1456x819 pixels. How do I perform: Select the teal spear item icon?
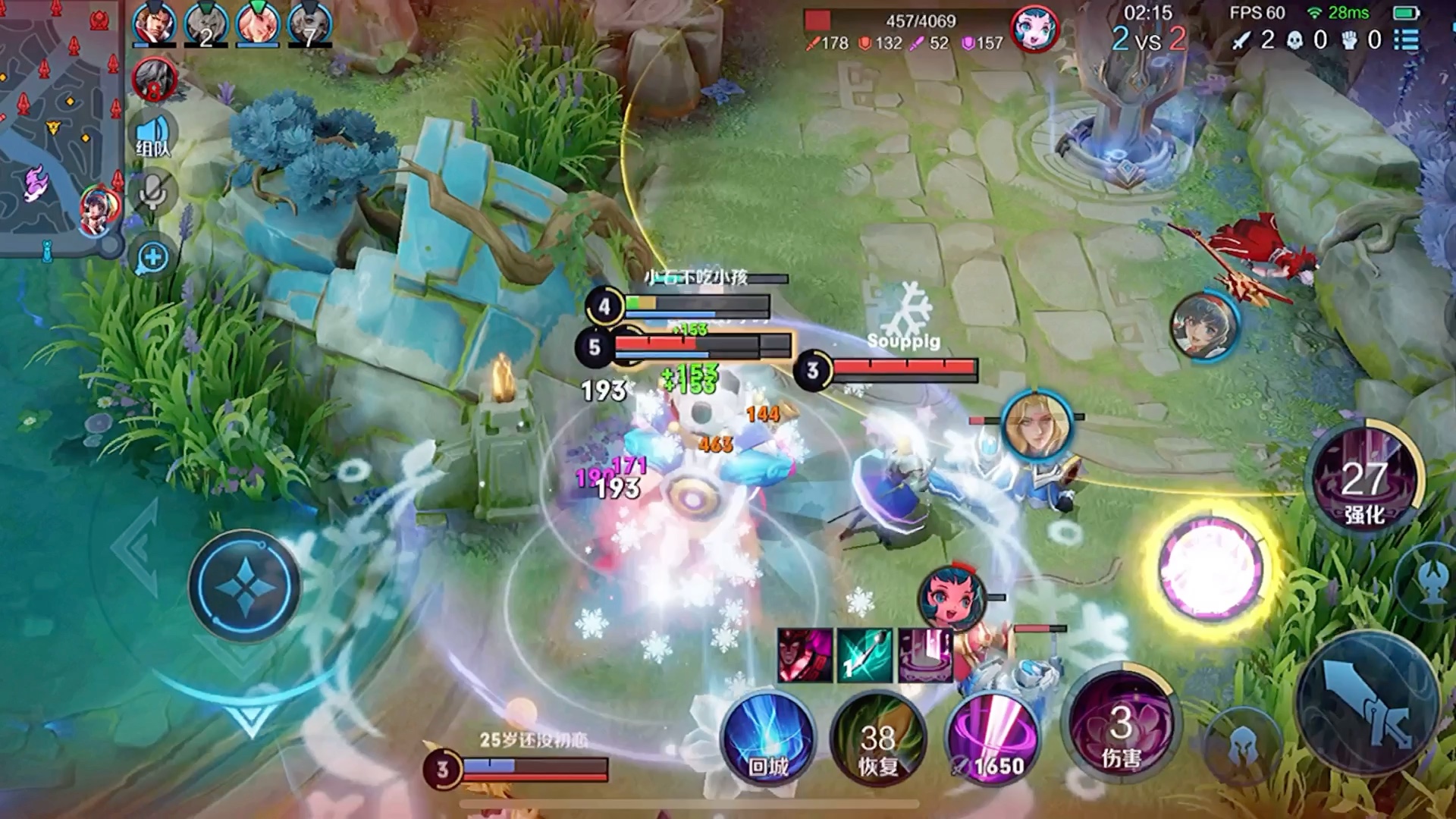(864, 655)
